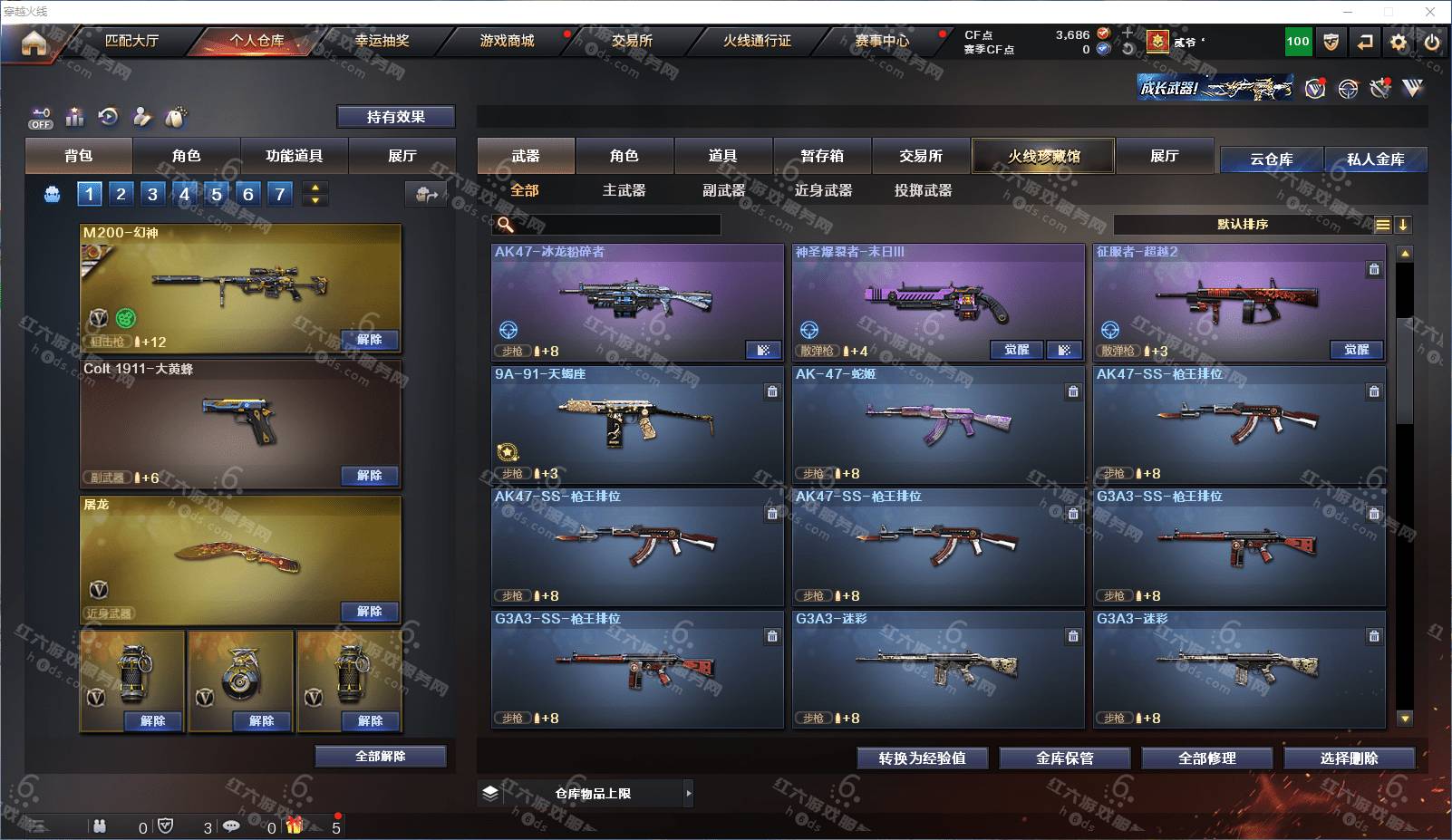The width and height of the screenshot is (1452, 840).
Task: Return to the home lobby screen
Action: (x=34, y=42)
